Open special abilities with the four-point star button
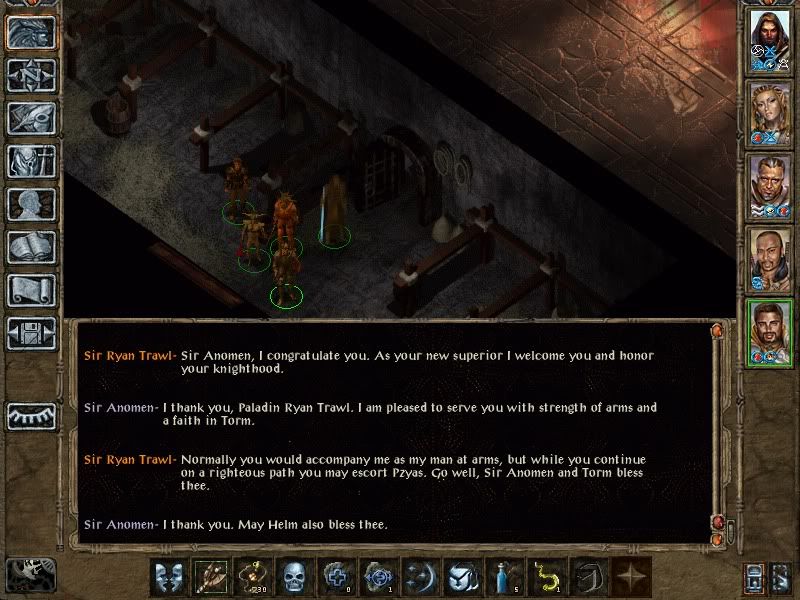 click(x=630, y=578)
